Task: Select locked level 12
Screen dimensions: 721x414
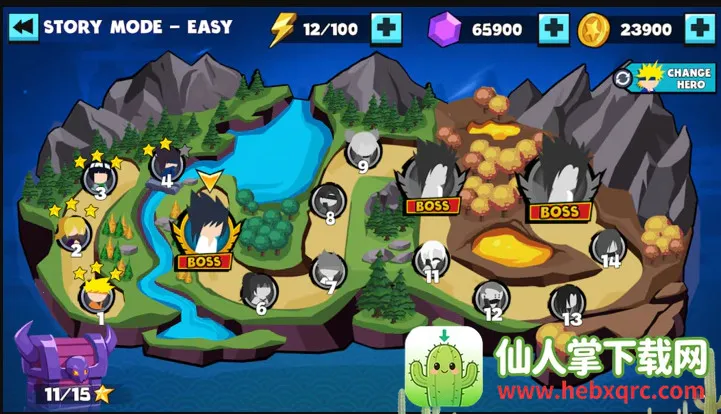Action: coord(491,296)
